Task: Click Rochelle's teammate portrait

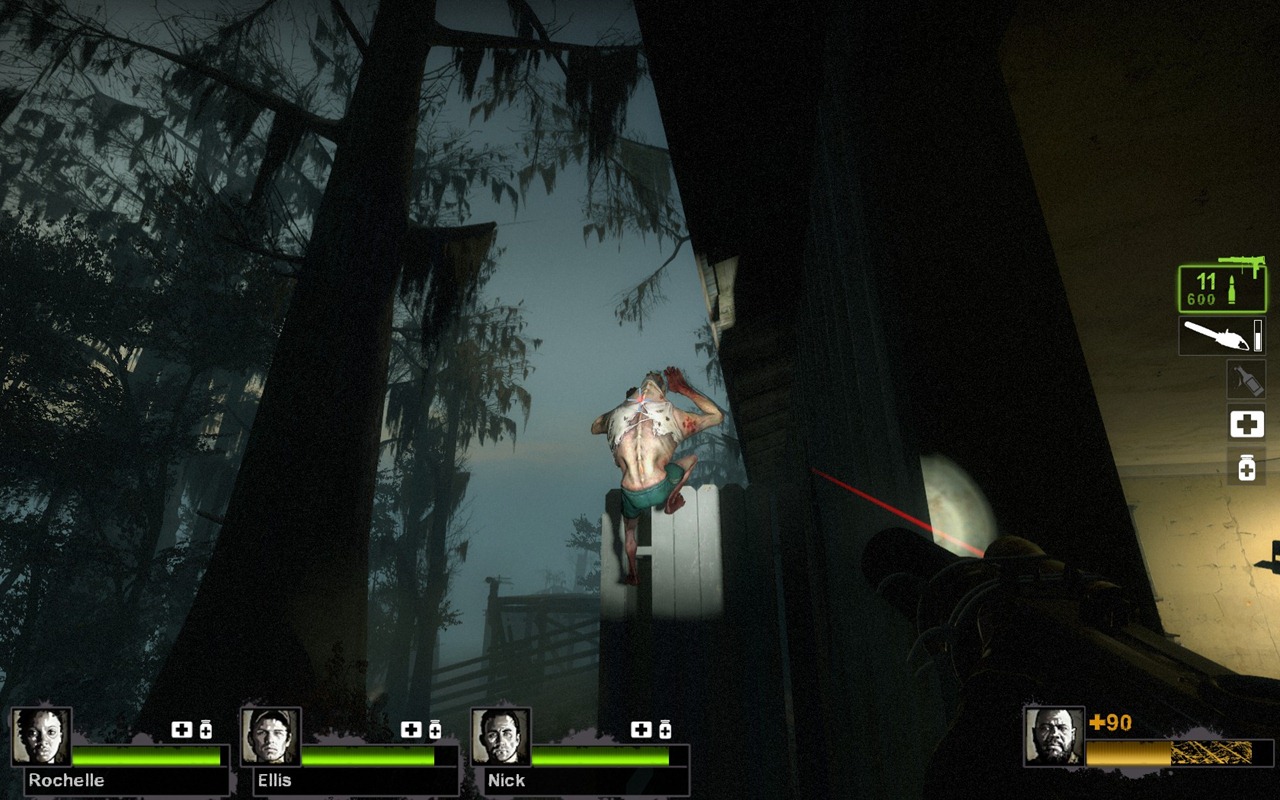Action: (42, 737)
